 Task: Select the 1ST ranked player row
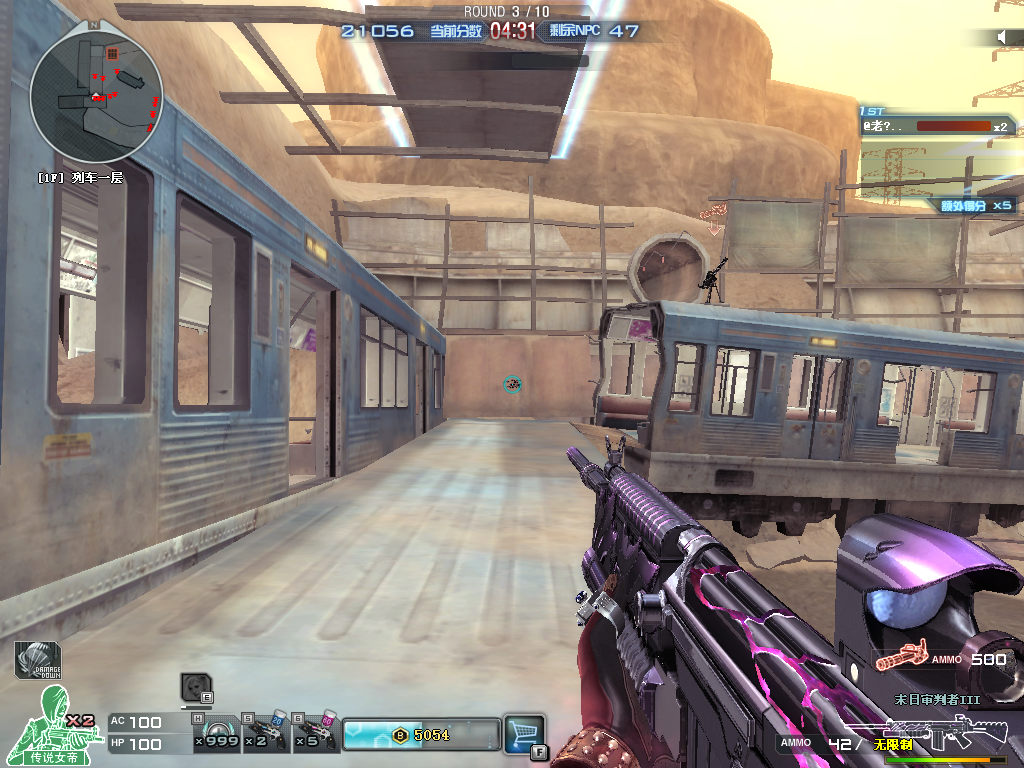pyautogui.click(x=938, y=126)
